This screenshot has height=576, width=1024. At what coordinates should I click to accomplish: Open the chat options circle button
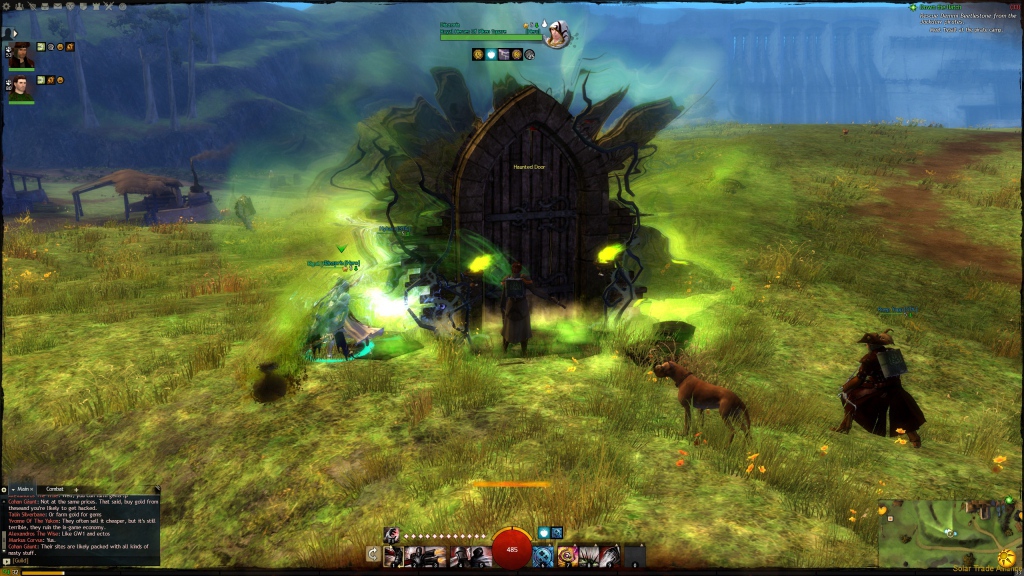pos(4,489)
